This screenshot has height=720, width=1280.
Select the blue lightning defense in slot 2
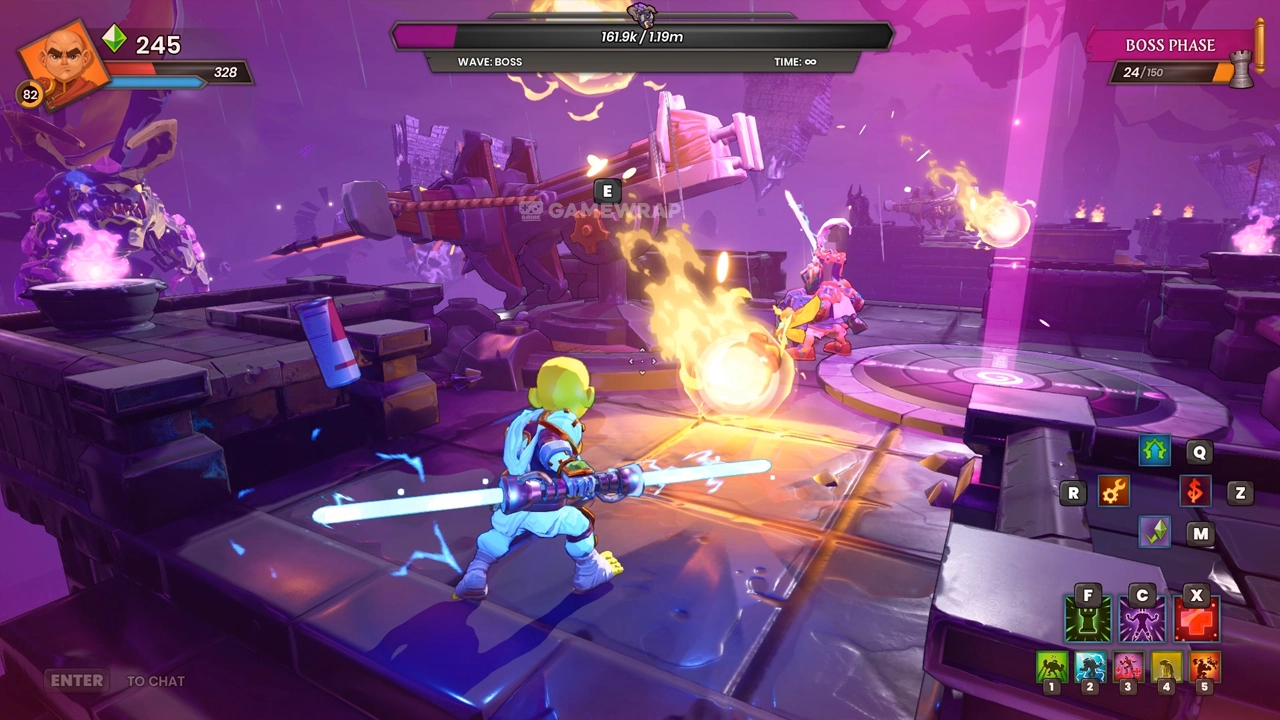click(x=1090, y=667)
